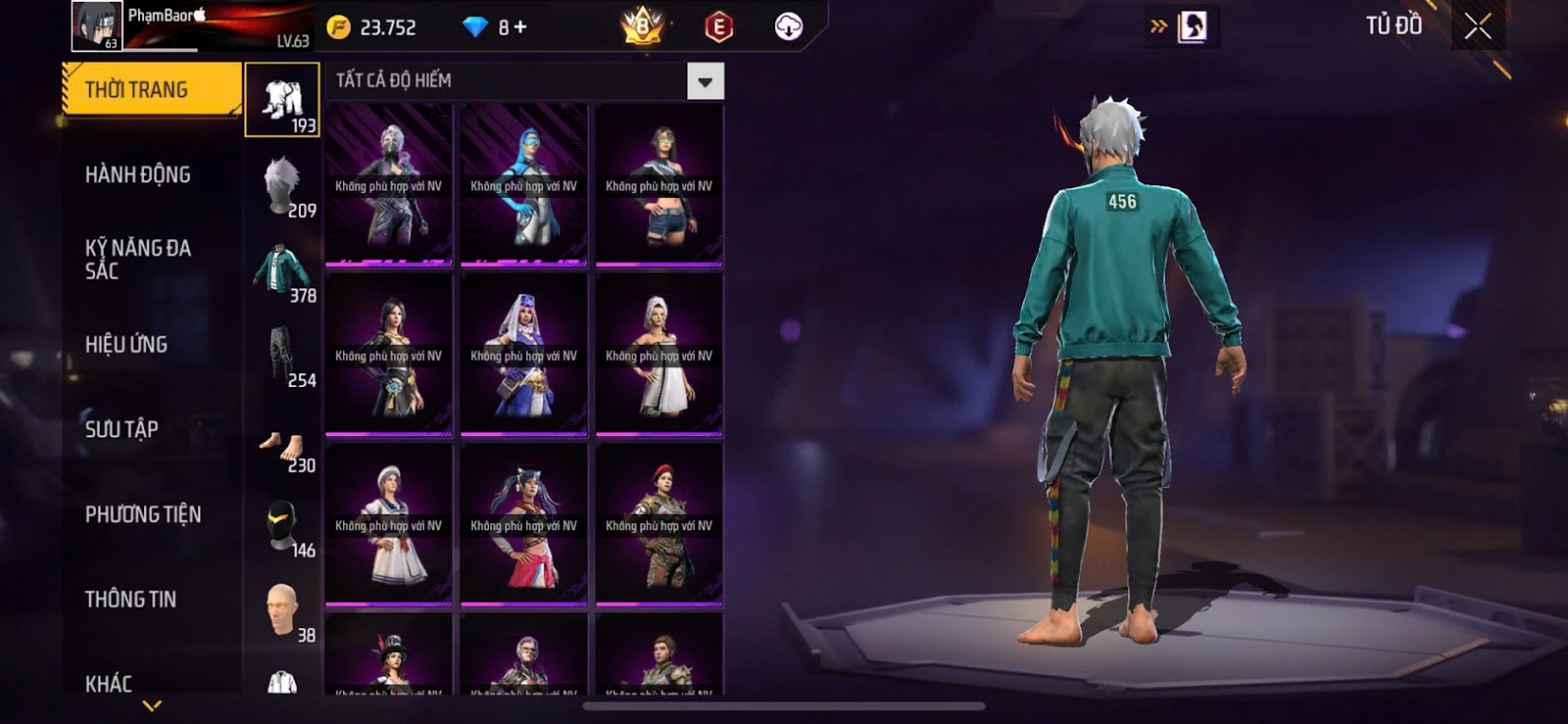Image resolution: width=1568 pixels, height=724 pixels.
Task: Open the mask category showing 146
Action: point(282,526)
